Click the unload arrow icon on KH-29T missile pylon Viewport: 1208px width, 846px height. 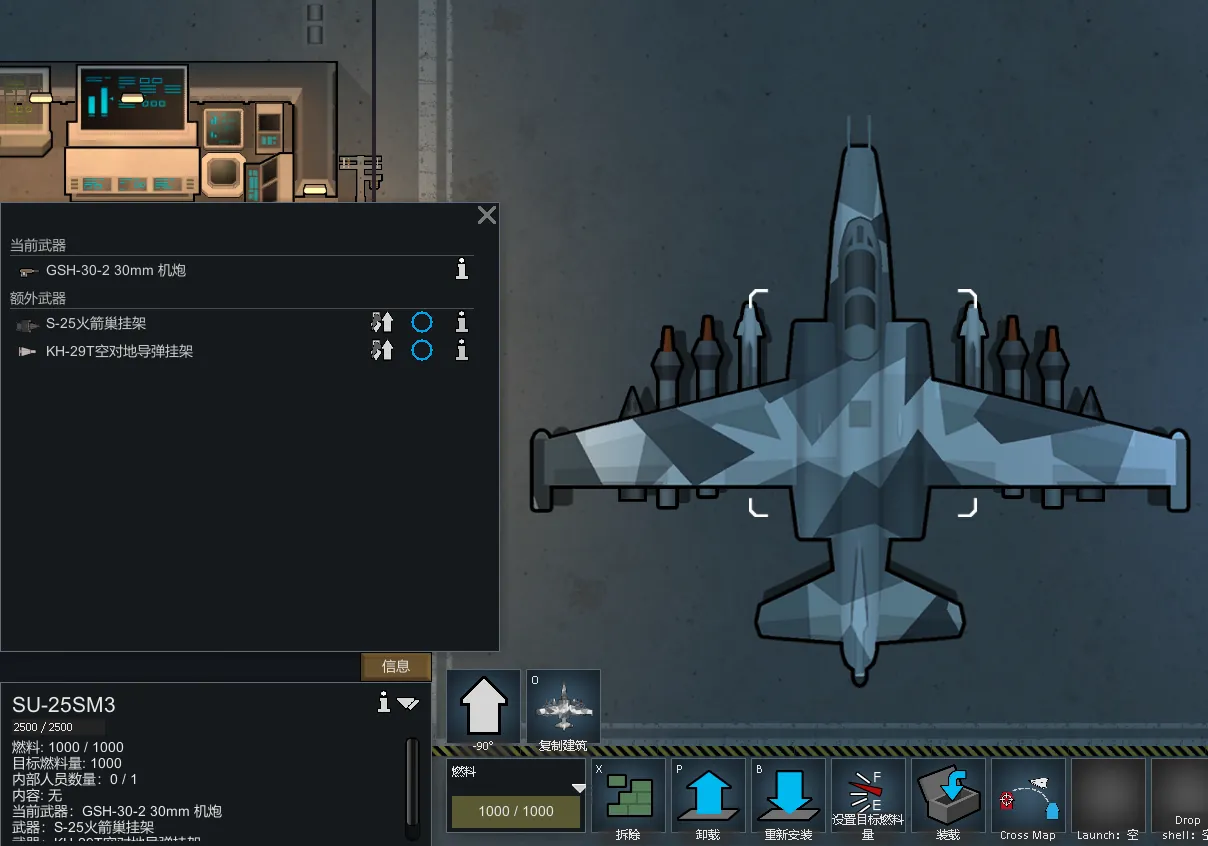[x=382, y=350]
